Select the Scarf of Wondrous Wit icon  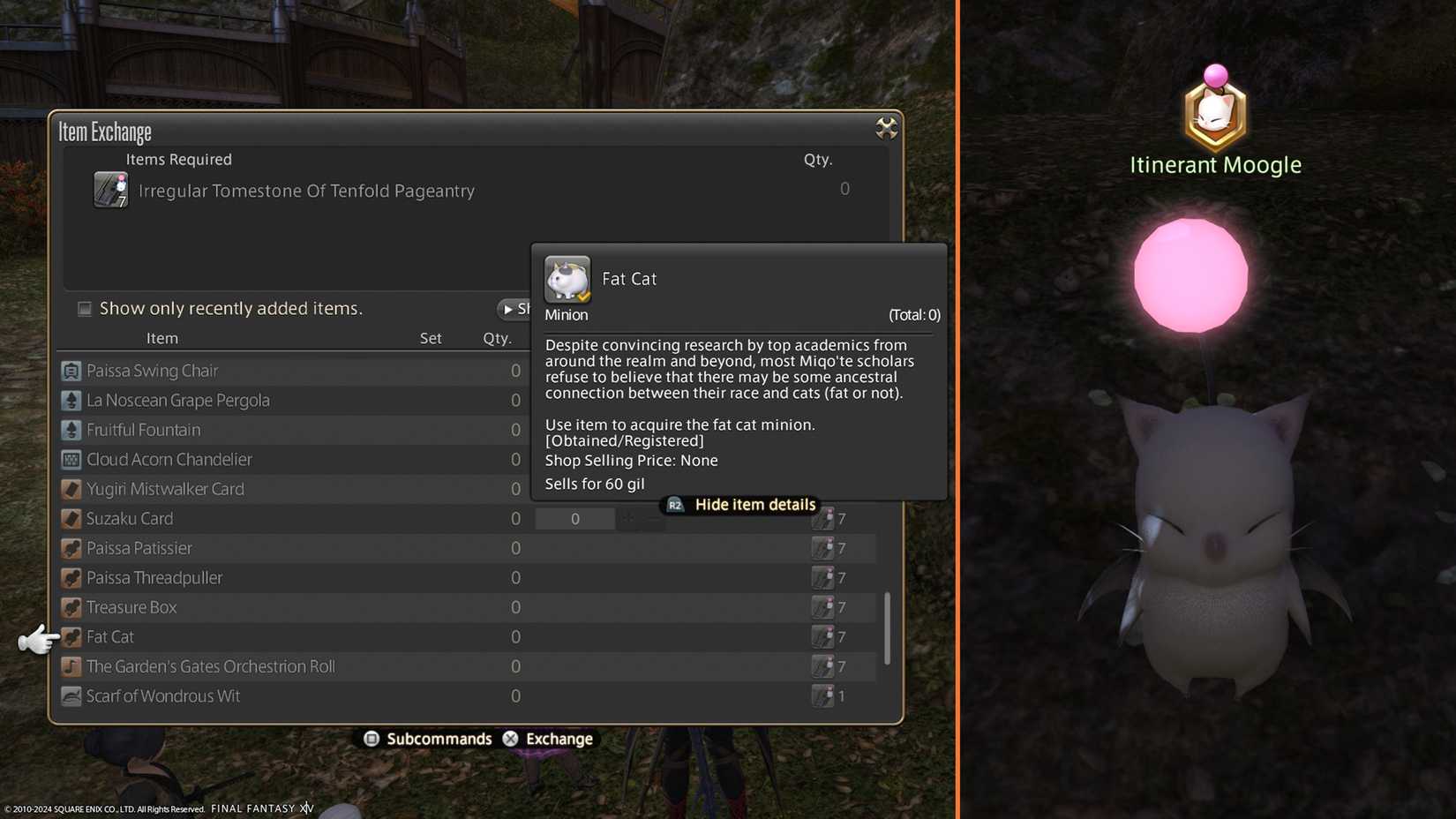(x=71, y=695)
